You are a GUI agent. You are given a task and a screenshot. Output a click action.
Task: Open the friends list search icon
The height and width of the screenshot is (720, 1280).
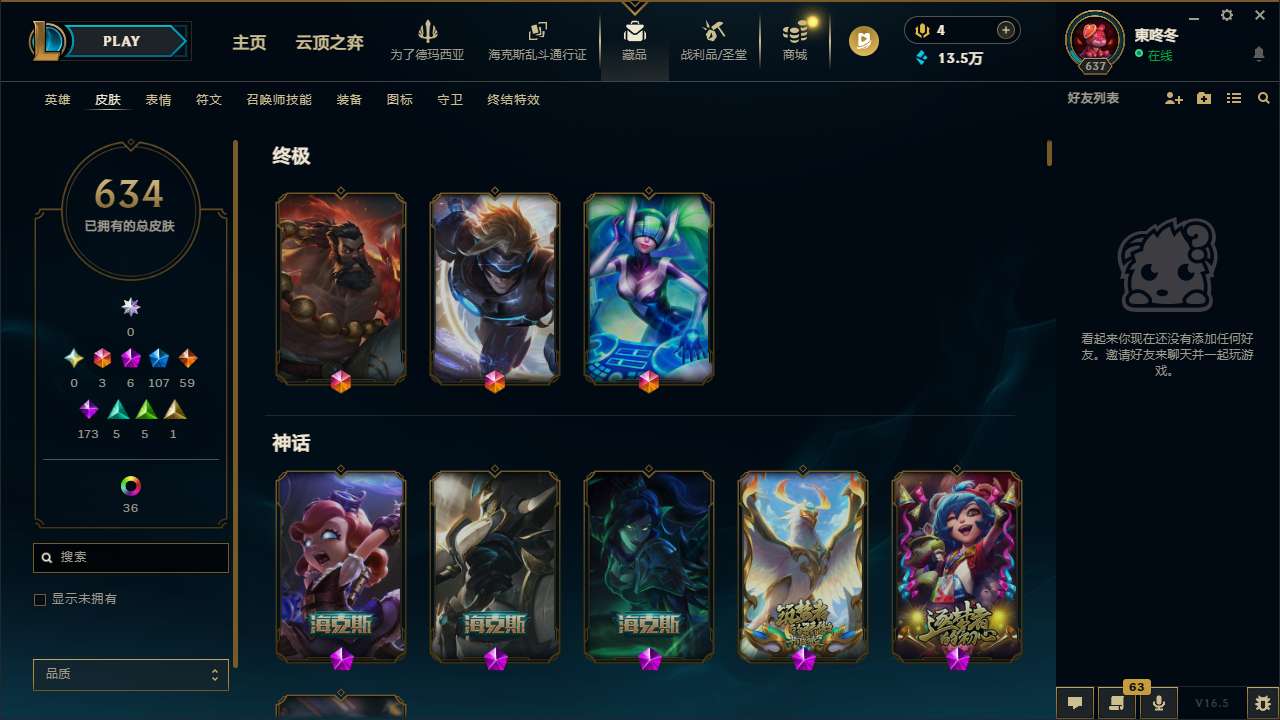point(1264,98)
